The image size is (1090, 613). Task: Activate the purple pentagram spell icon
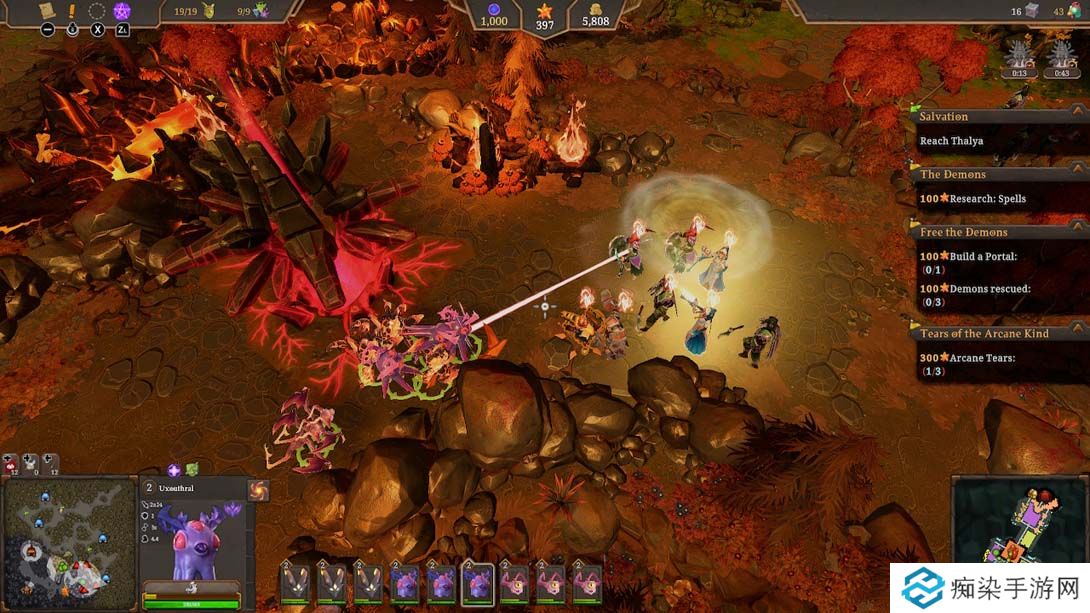[x=122, y=11]
